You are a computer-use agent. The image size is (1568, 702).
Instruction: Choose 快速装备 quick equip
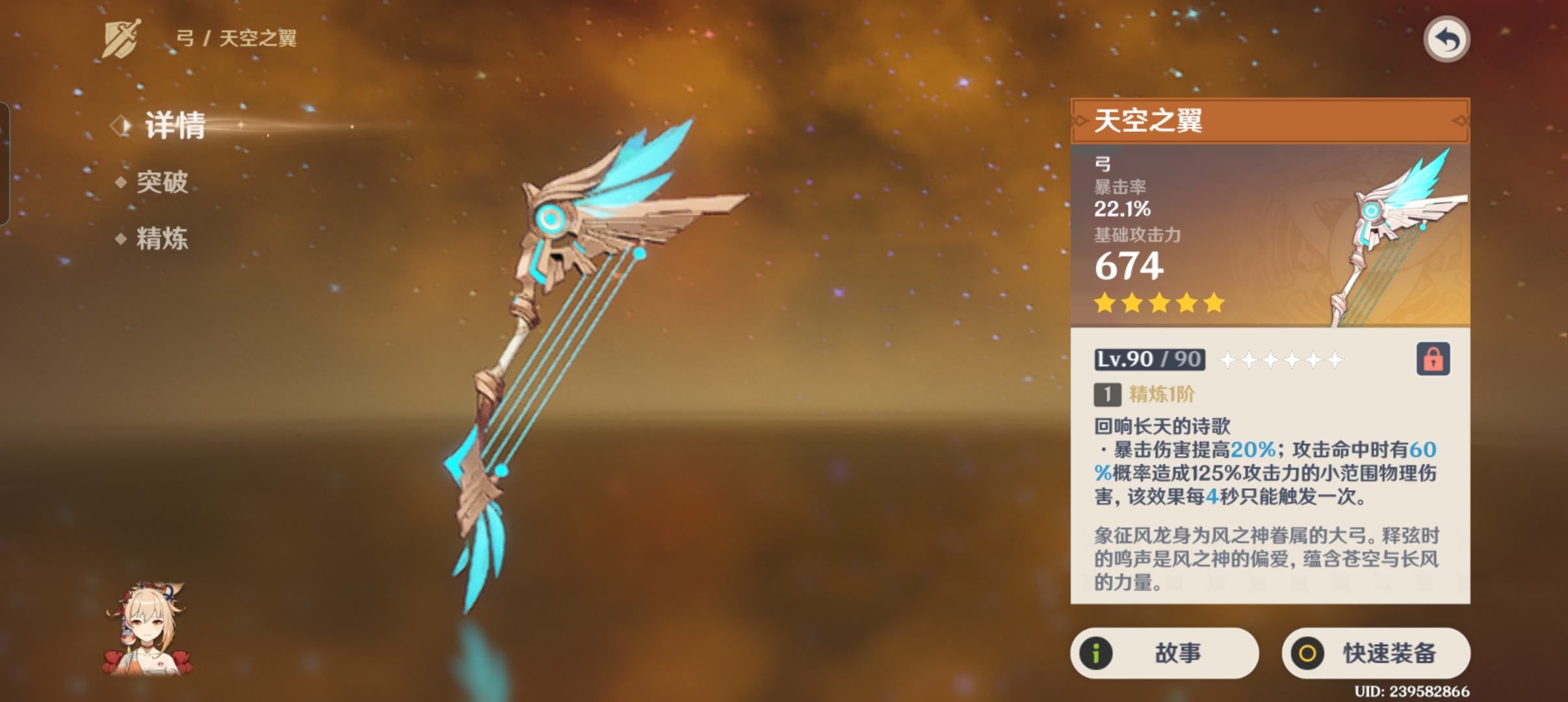point(1376,653)
